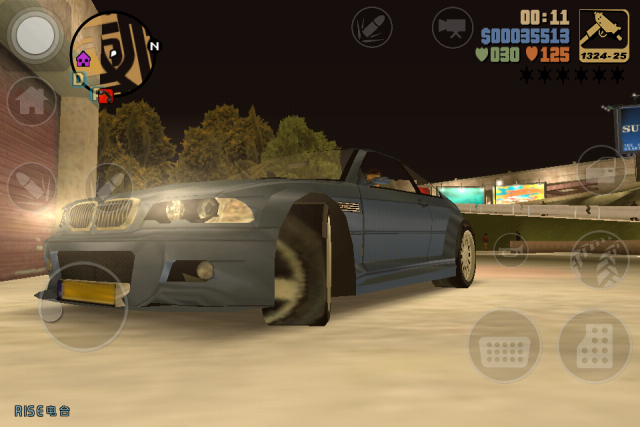Activate the handbrake tire-track button
The width and height of the screenshot is (640, 427).
pyautogui.click(x=599, y=259)
